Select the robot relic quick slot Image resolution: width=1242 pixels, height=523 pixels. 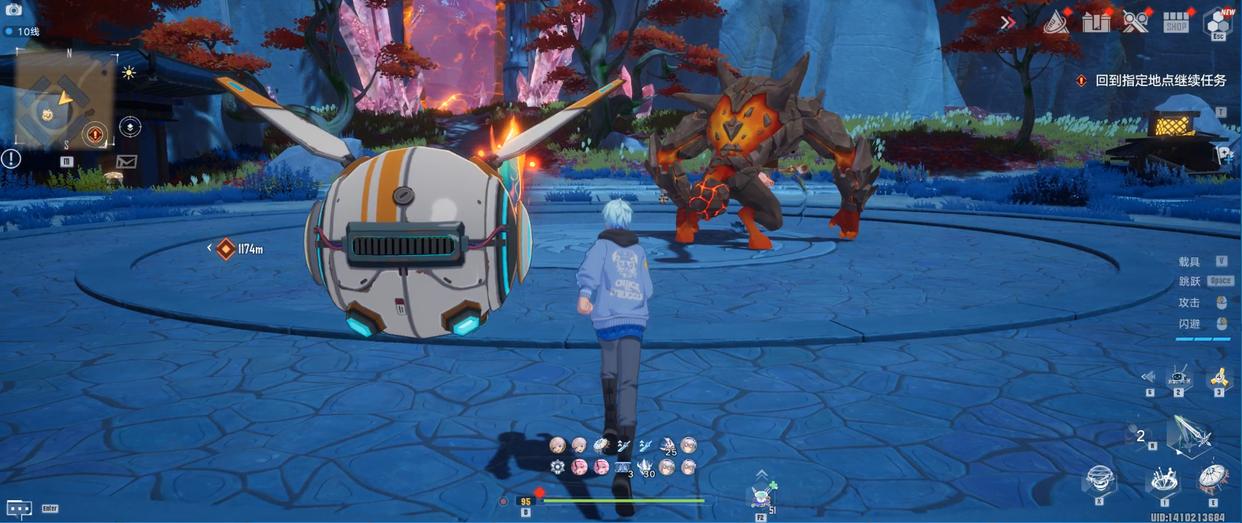click(1180, 377)
